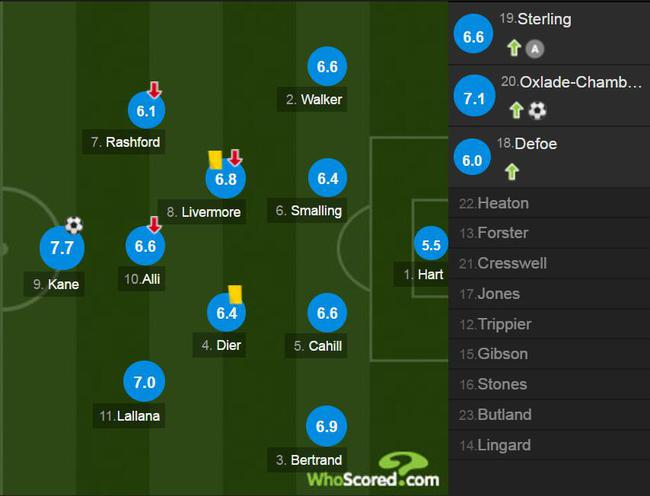Select Dier's 6.4 rating marker
Screen dimensions: 650x496
[225, 314]
